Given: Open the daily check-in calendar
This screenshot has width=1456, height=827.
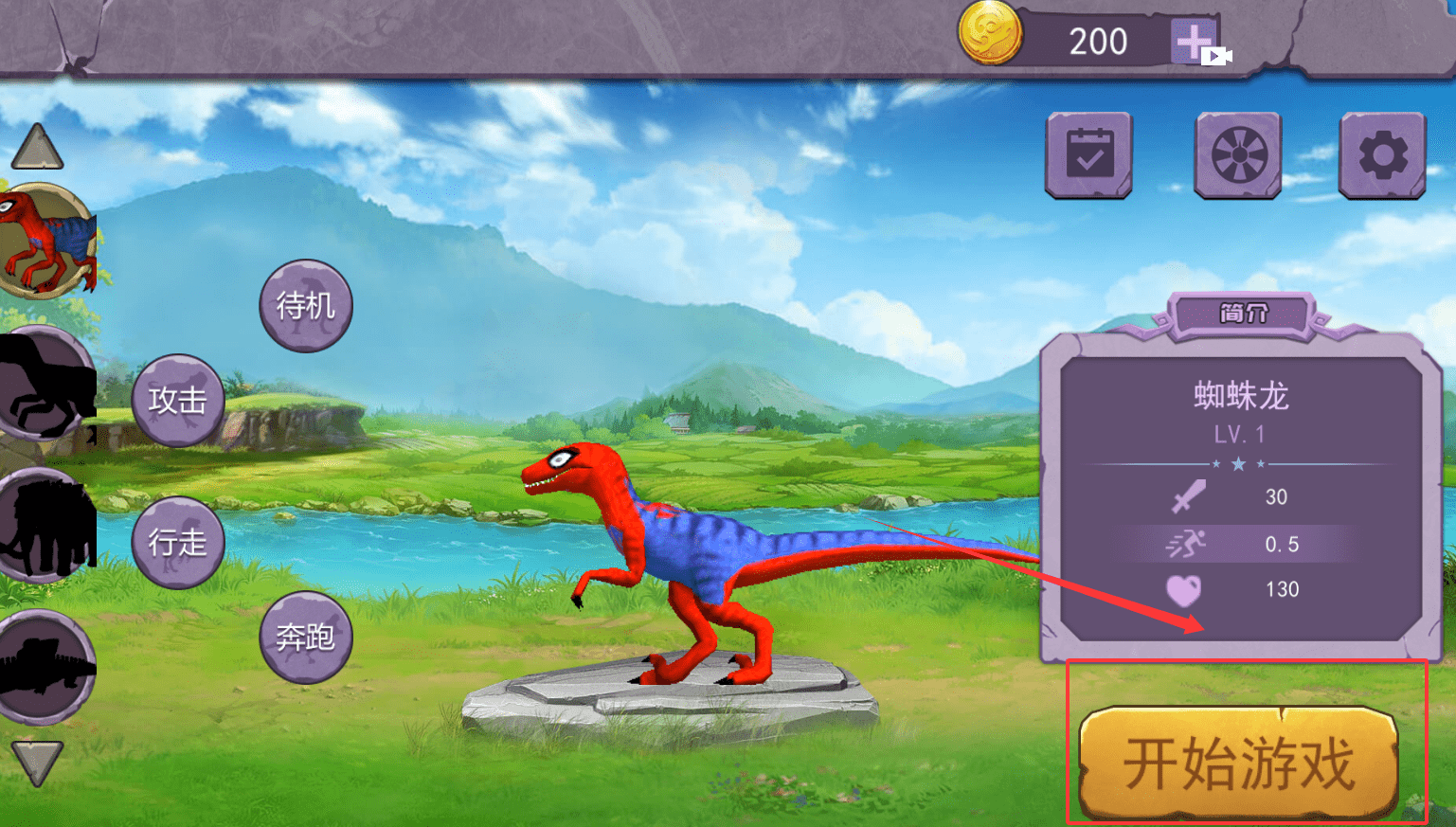Looking at the screenshot, I should click(x=1089, y=155).
